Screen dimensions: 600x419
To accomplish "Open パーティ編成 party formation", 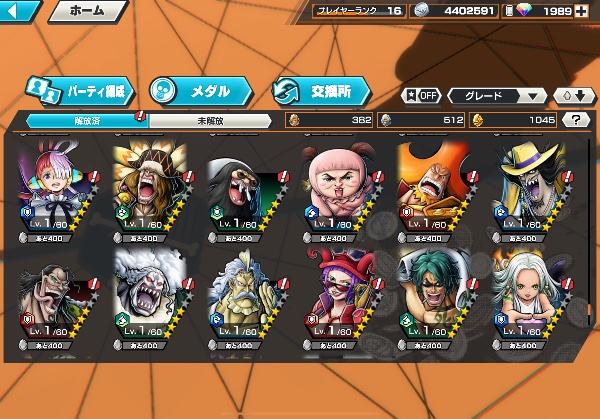I will point(80,91).
